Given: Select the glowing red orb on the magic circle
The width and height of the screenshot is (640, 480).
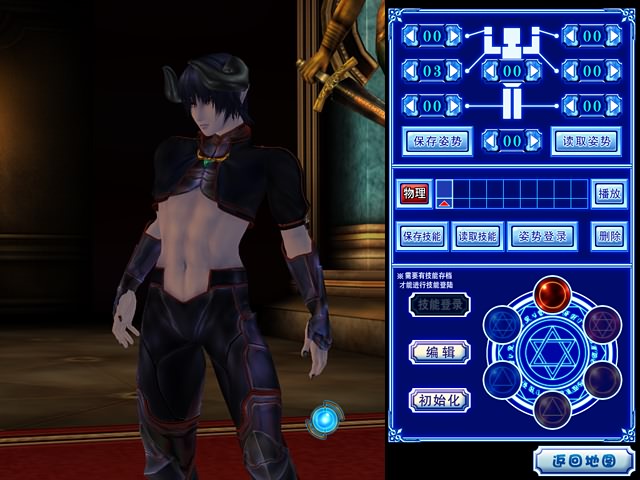Looking at the screenshot, I should tap(552, 294).
